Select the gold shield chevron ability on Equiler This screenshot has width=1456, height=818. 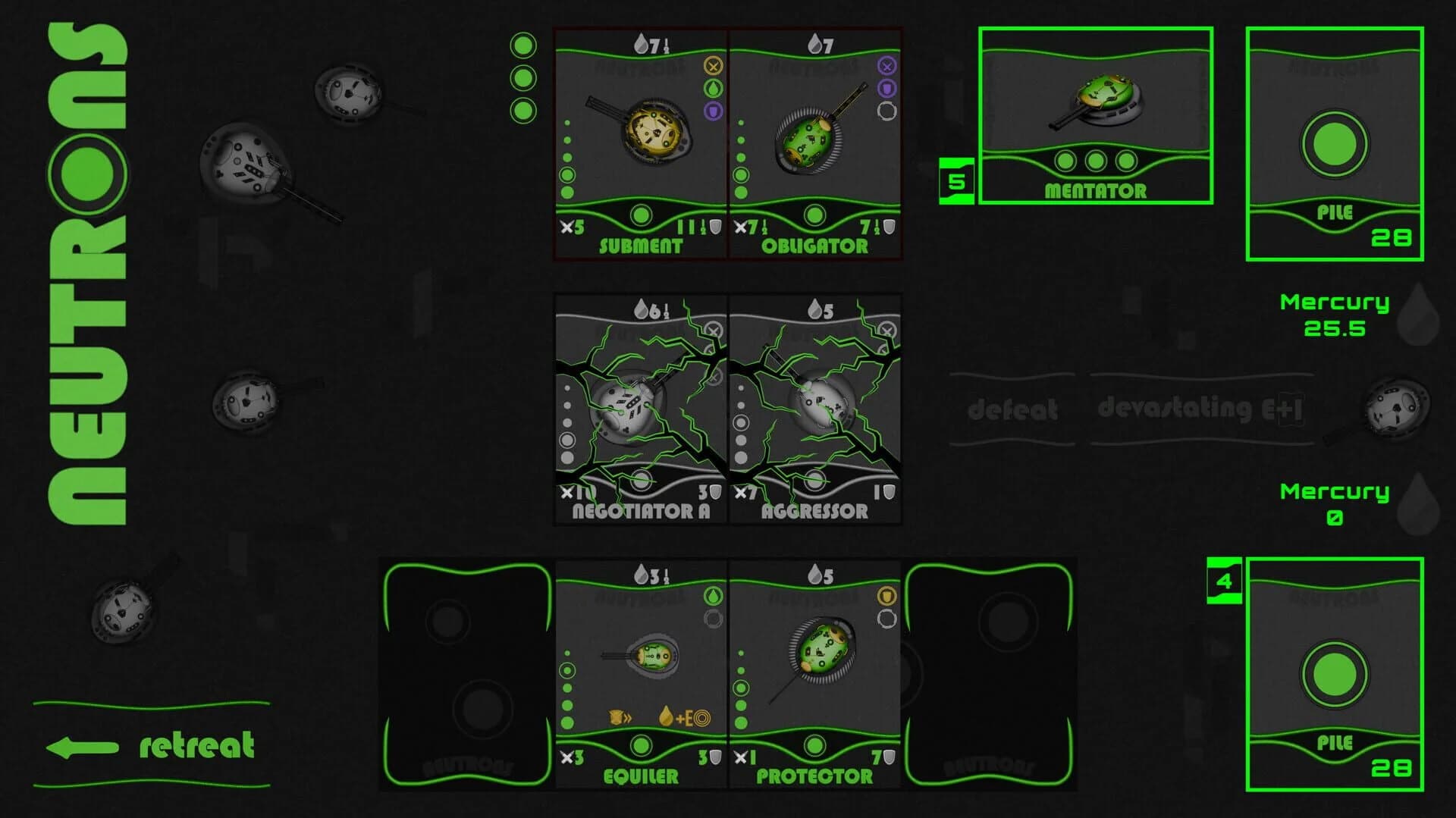pos(620,717)
